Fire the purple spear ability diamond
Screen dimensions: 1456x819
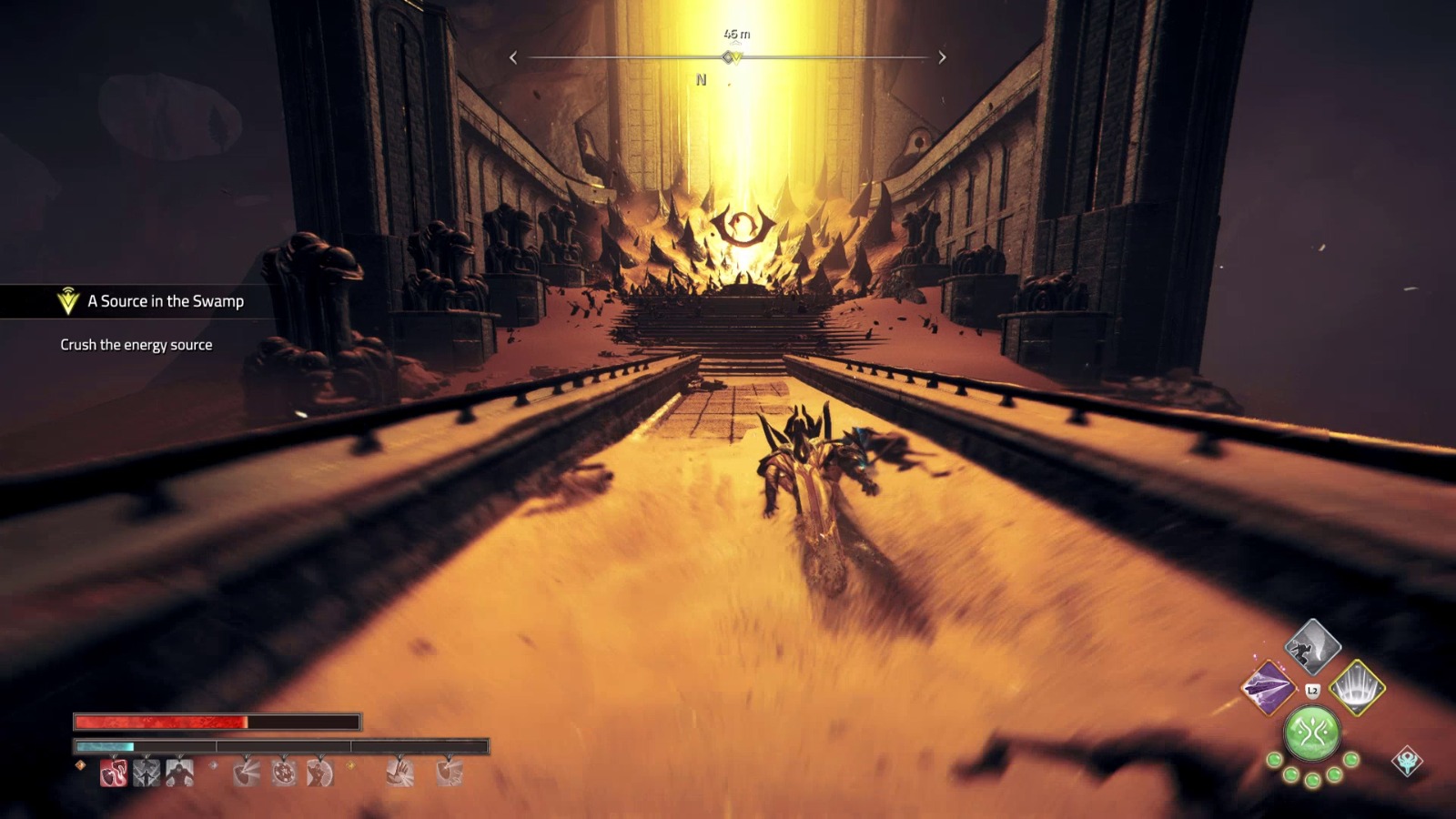[1269, 687]
